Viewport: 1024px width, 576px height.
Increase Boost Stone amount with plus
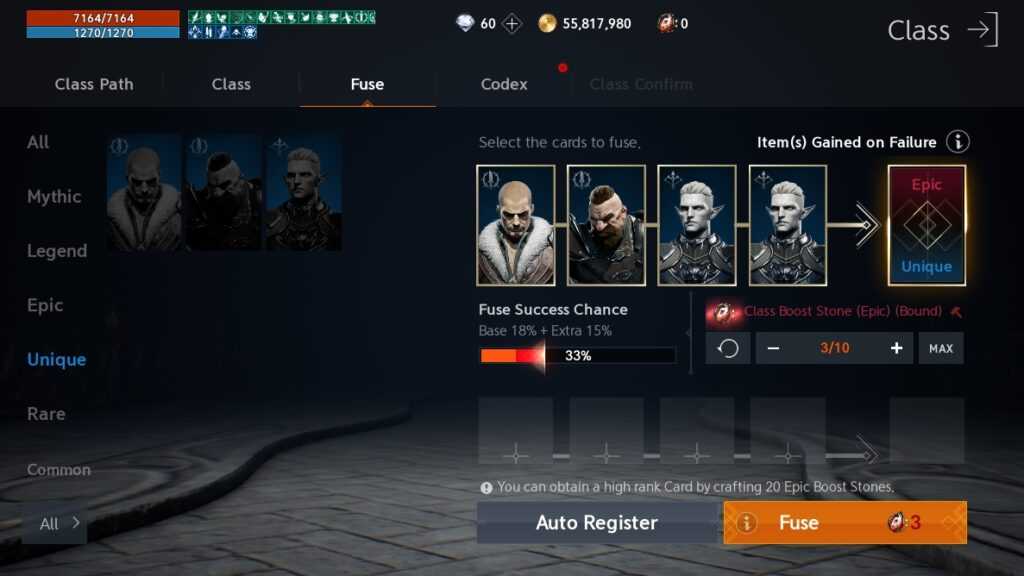[896, 348]
